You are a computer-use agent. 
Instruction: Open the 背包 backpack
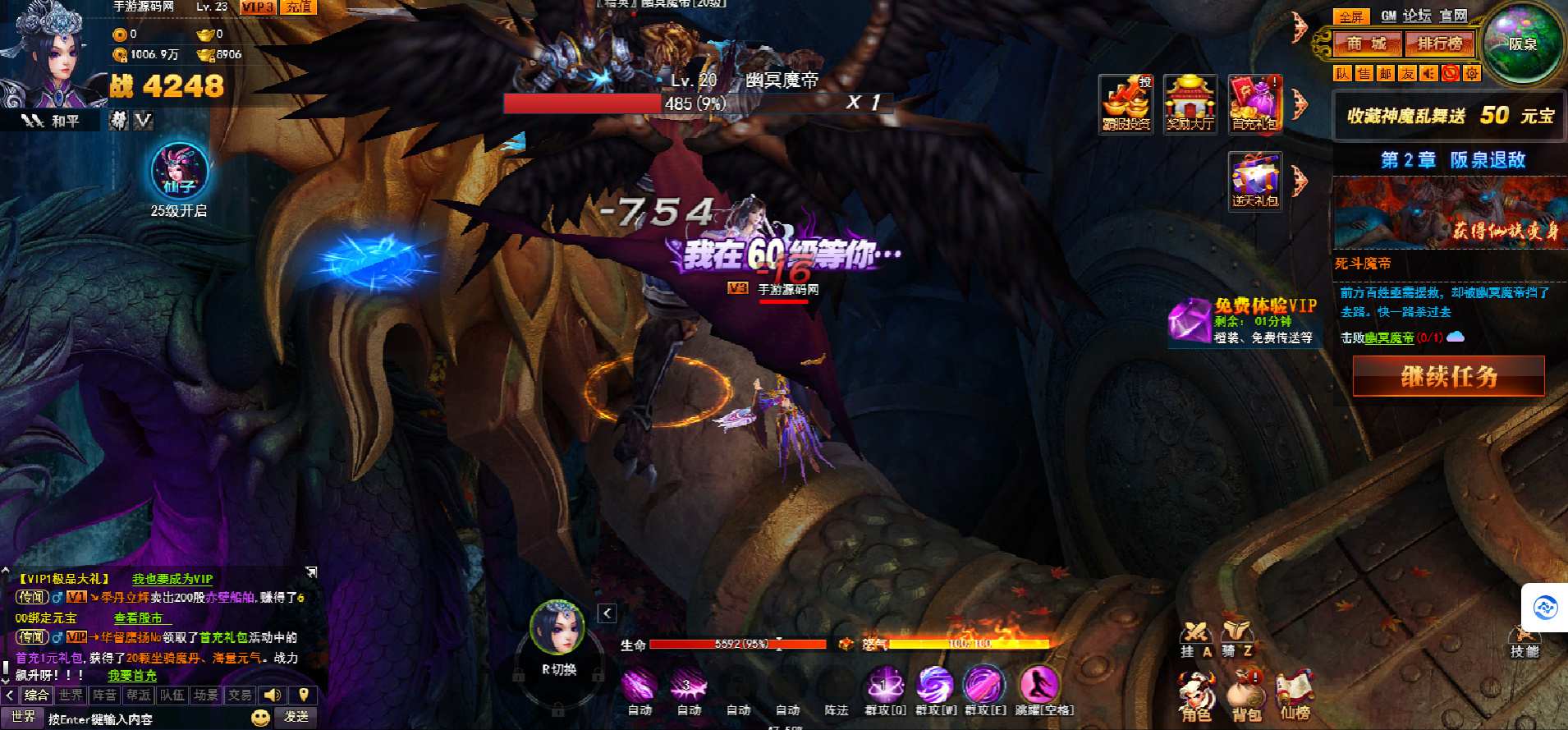point(1245,697)
